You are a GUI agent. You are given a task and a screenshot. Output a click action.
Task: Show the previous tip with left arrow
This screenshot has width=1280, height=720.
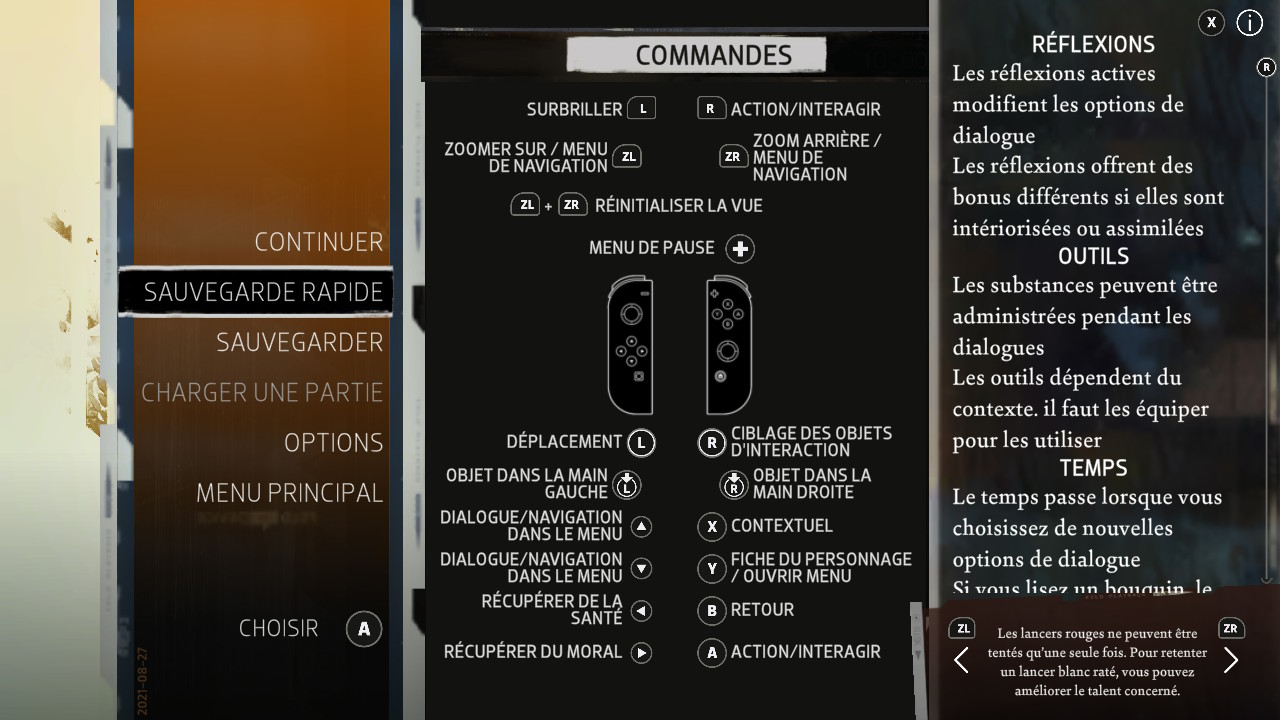(961, 660)
